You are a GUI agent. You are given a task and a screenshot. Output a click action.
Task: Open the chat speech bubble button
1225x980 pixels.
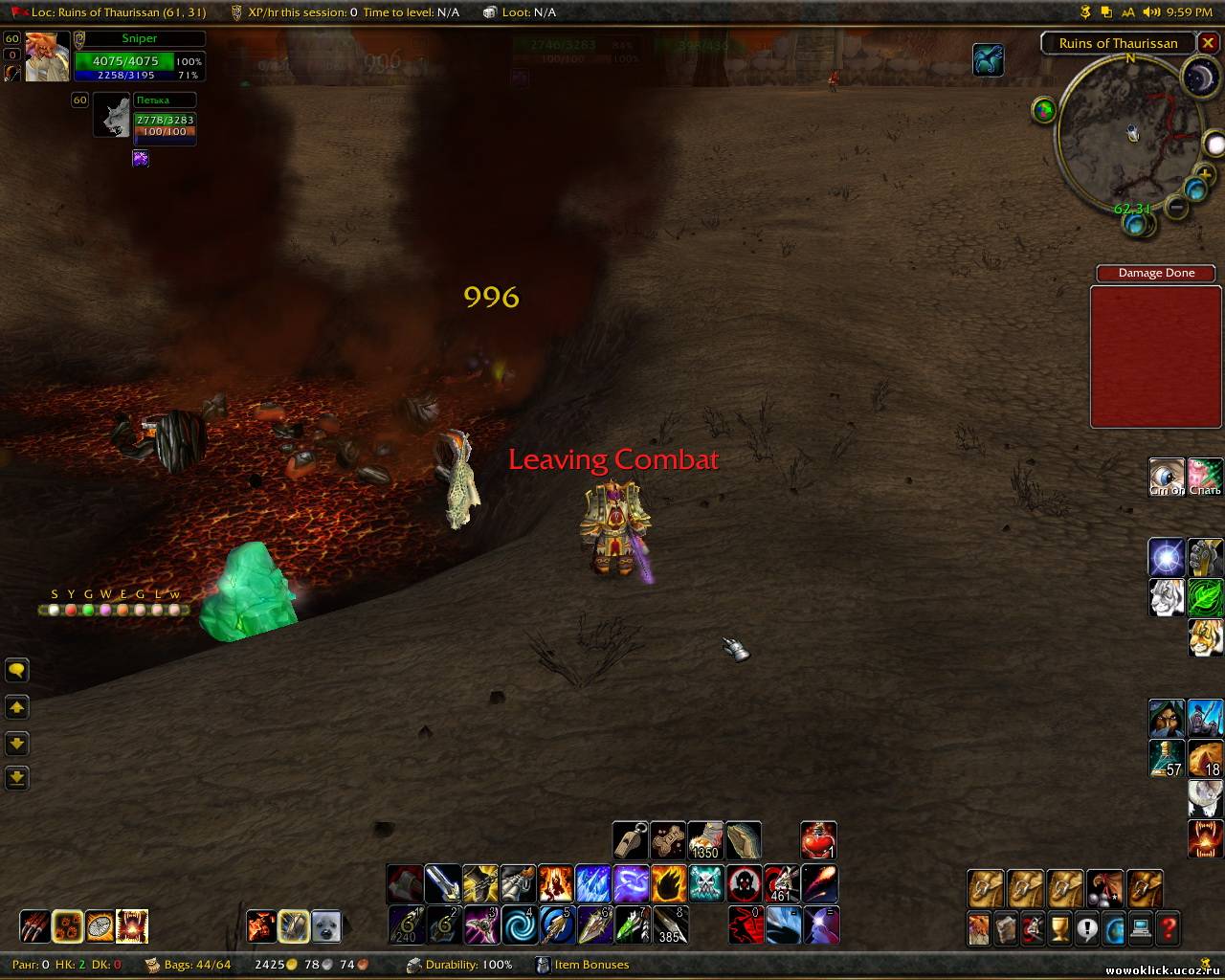(17, 671)
